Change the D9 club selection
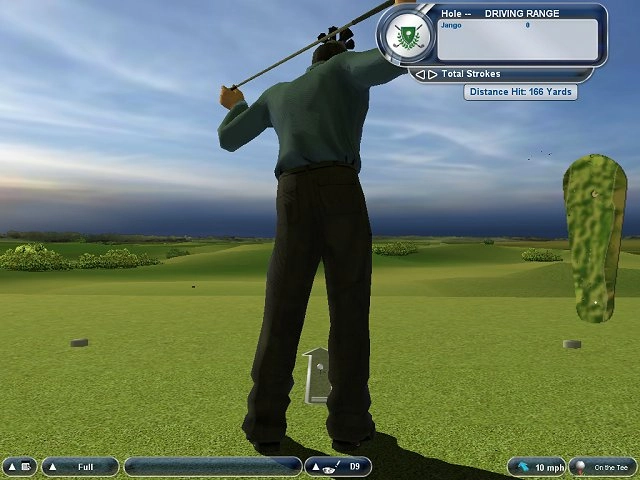This screenshot has height=480, width=640. (338, 467)
